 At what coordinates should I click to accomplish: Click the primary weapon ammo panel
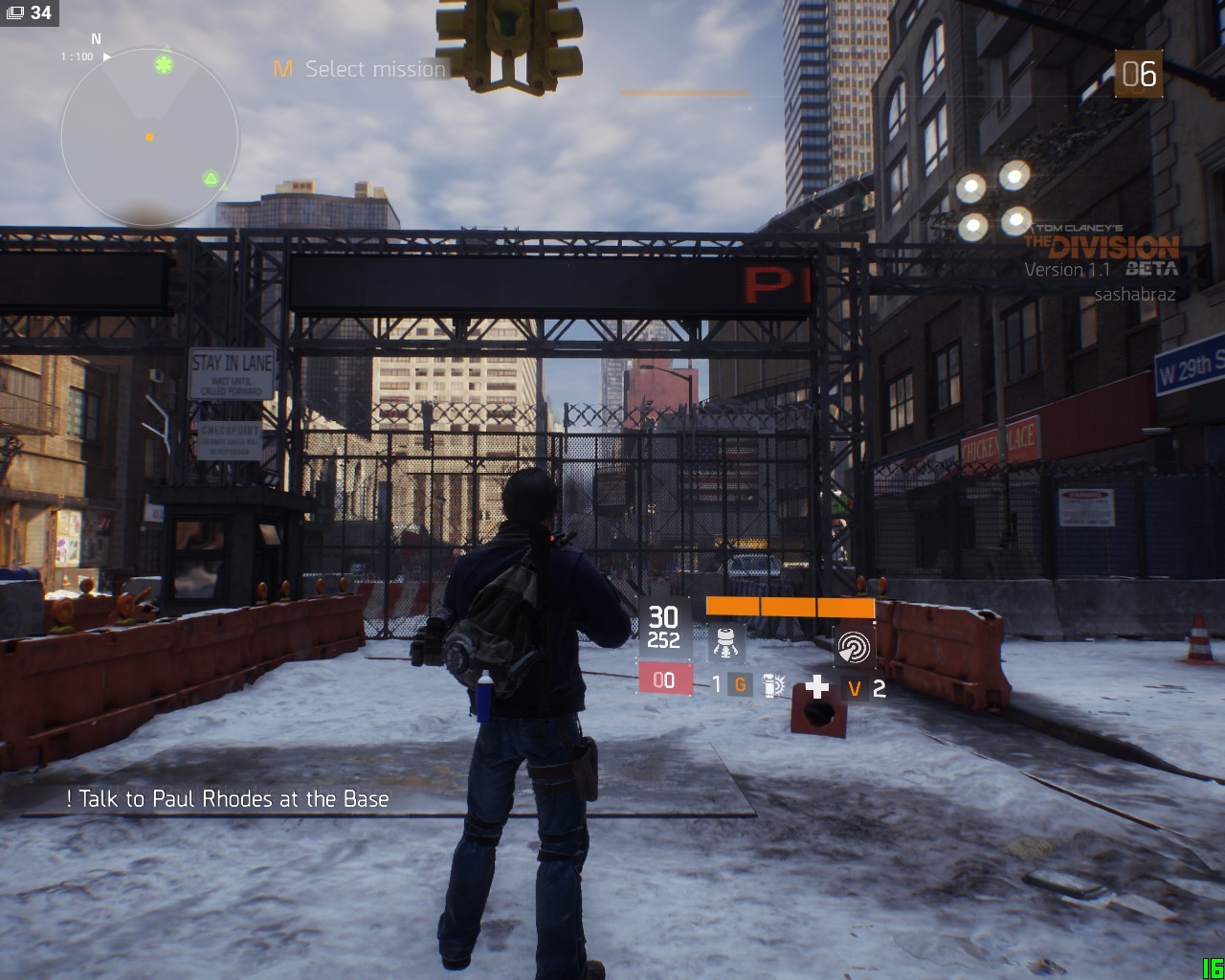pyautogui.click(x=664, y=627)
